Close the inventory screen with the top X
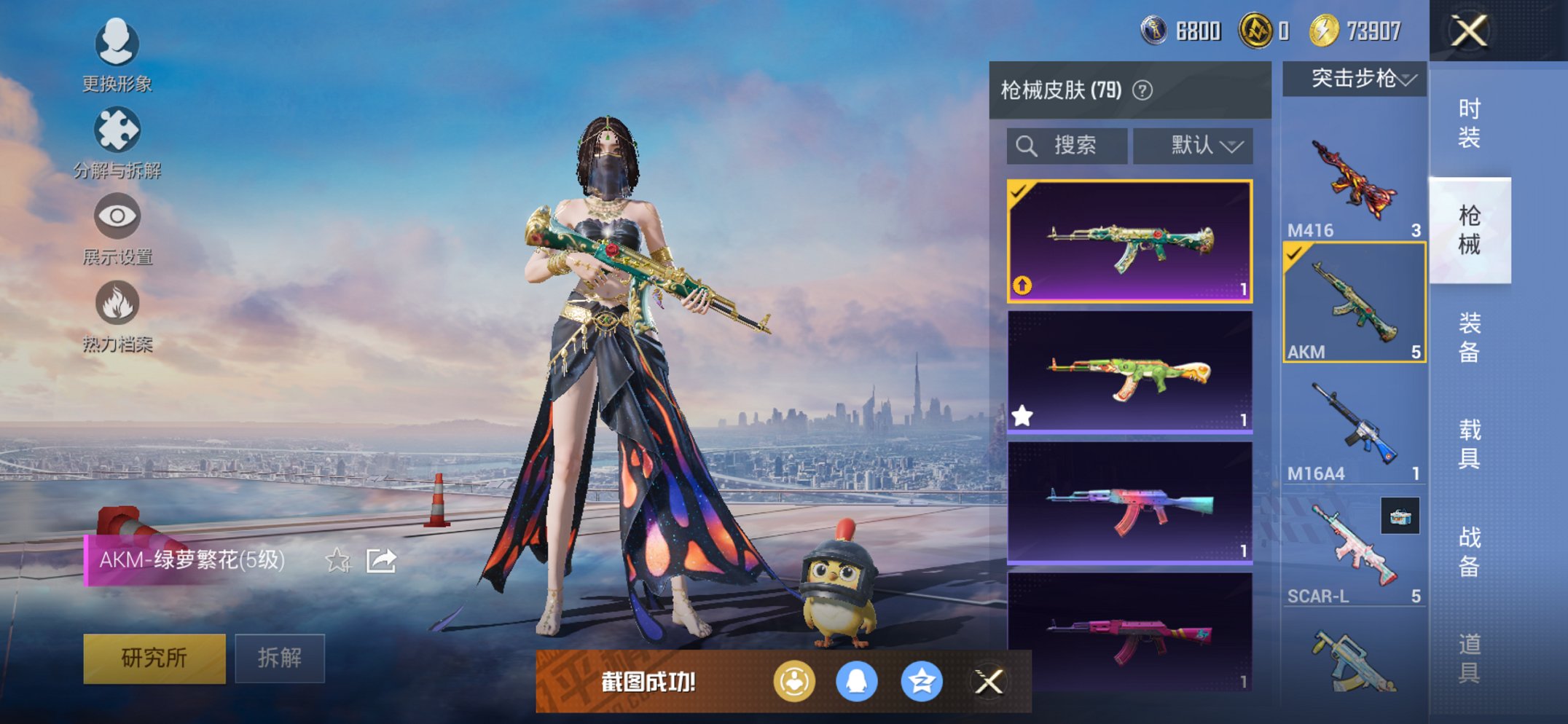This screenshot has height=724, width=1568. point(1468,31)
